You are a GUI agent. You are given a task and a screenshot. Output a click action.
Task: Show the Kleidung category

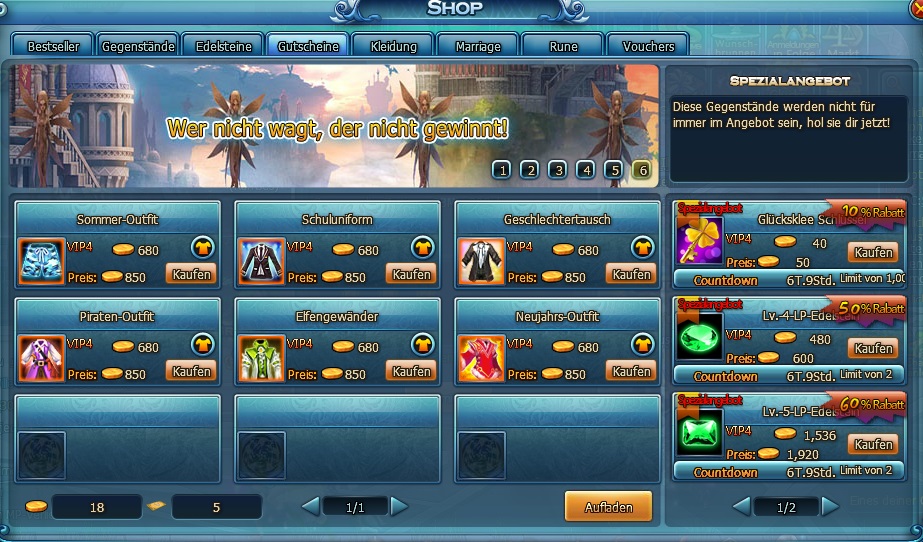click(393, 46)
